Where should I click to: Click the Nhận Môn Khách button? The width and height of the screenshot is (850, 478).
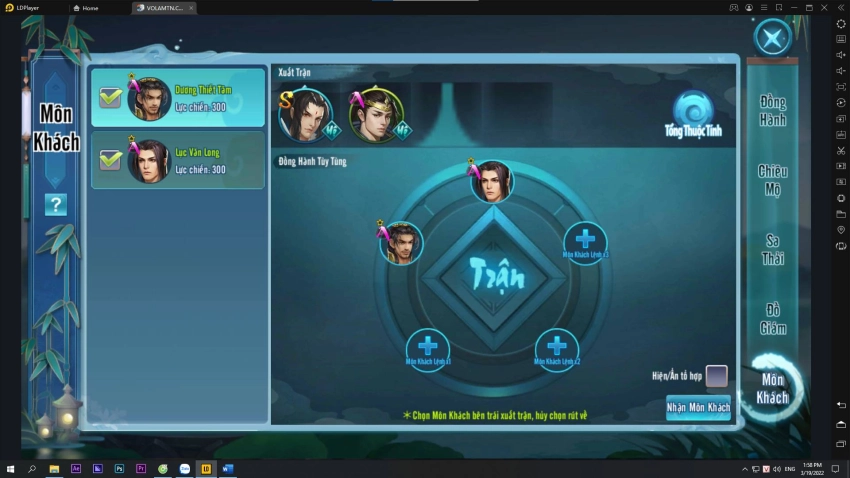coord(698,407)
